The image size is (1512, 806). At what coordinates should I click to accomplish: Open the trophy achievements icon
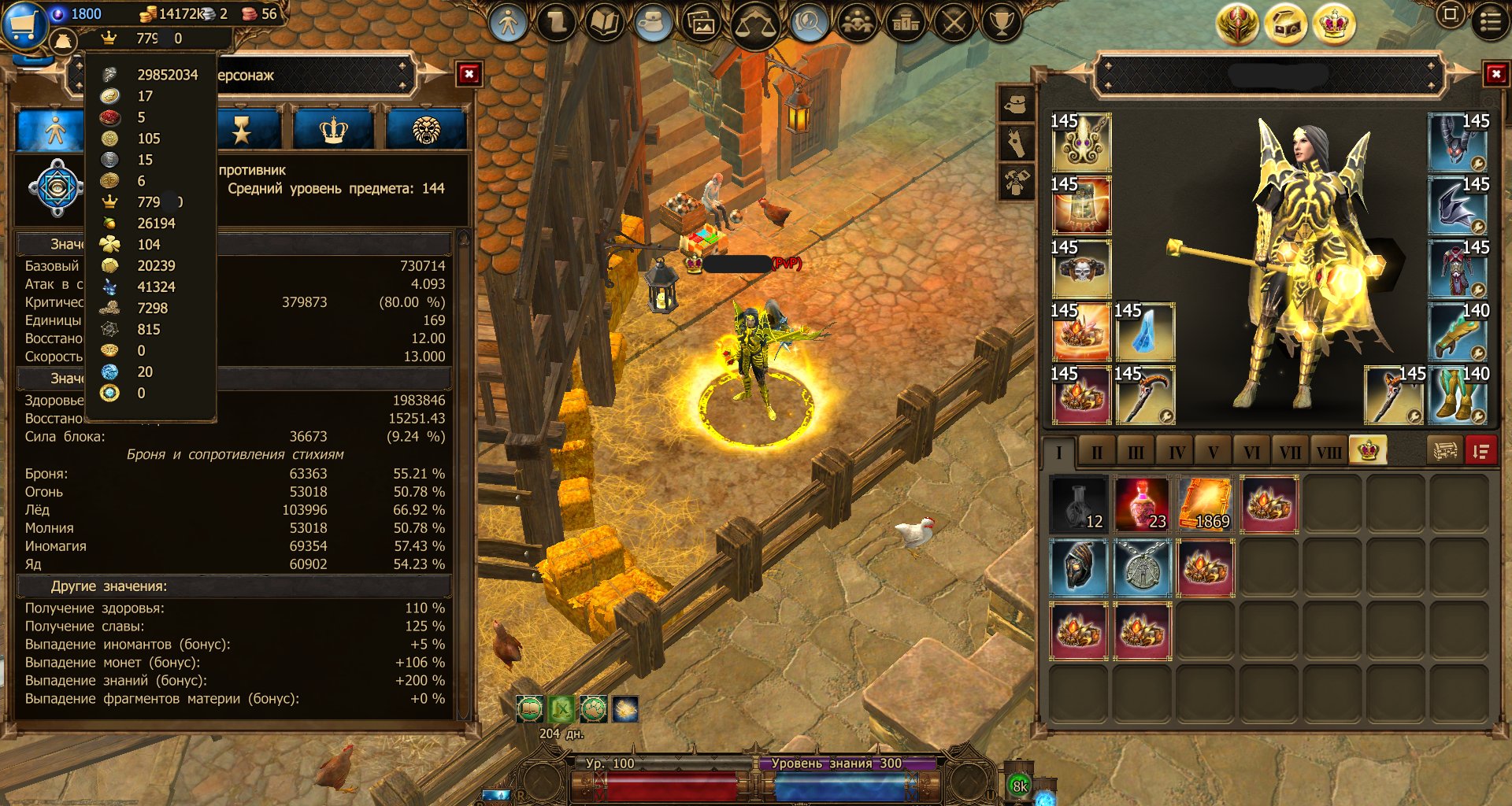(x=1001, y=24)
